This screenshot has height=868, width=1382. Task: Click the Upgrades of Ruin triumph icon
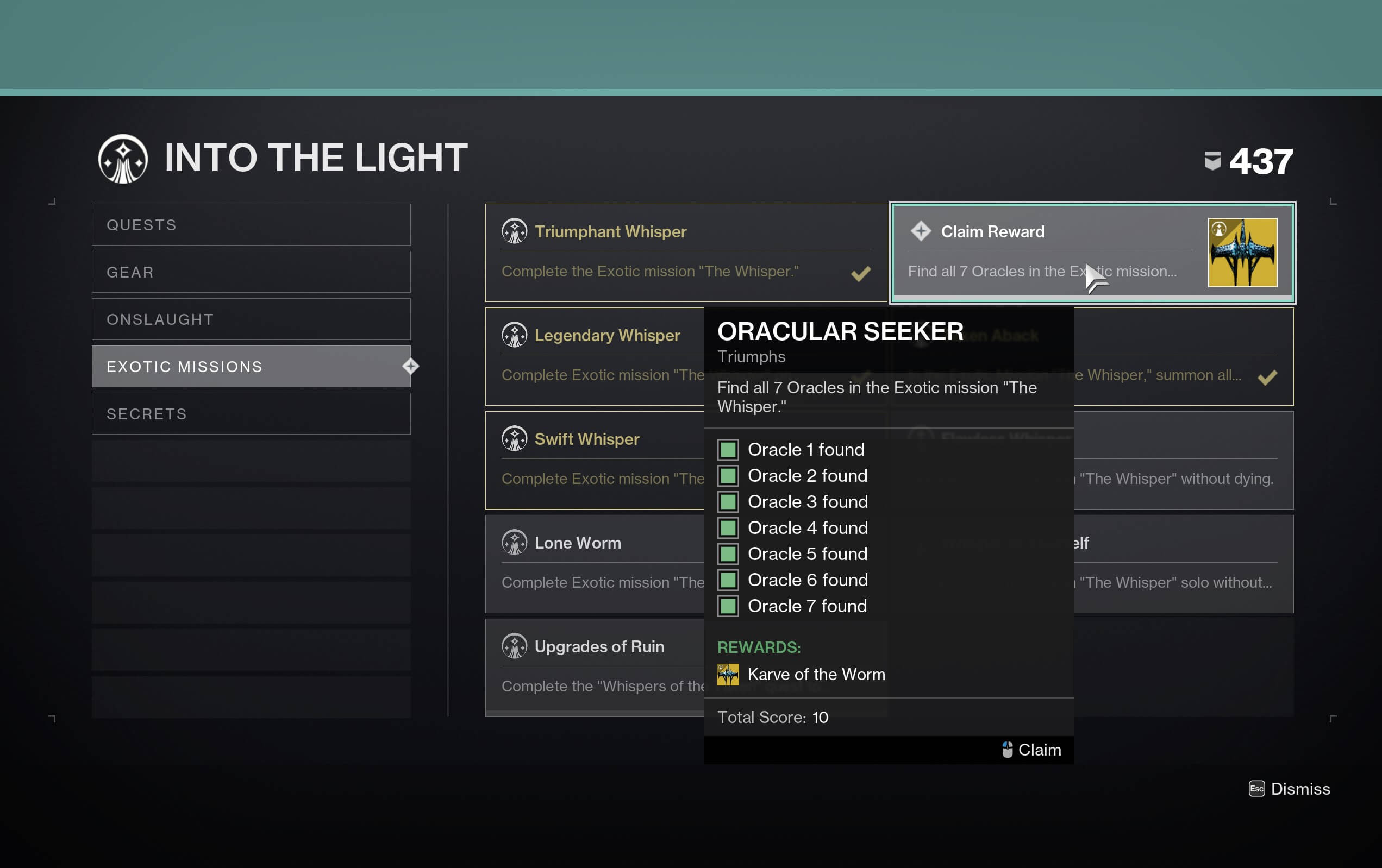515,646
